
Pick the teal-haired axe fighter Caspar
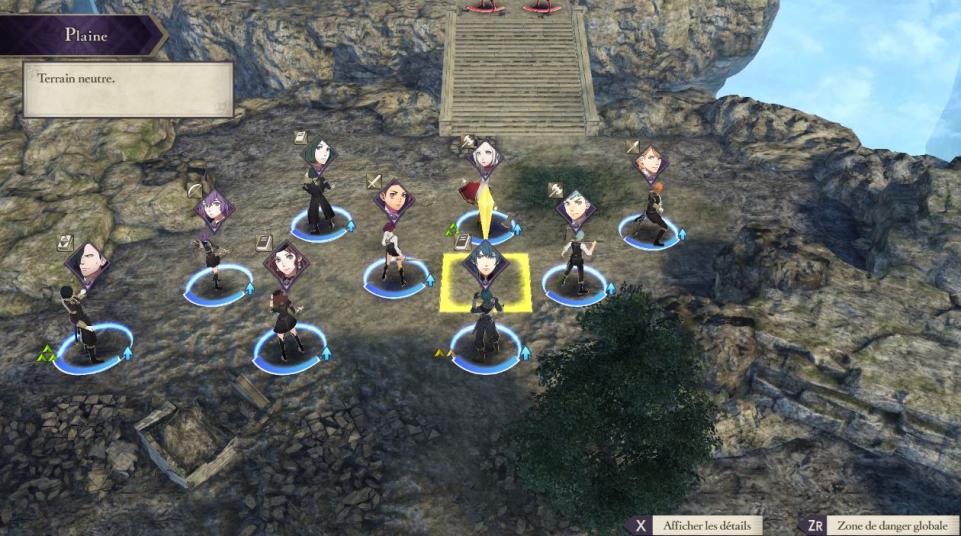click(575, 208)
